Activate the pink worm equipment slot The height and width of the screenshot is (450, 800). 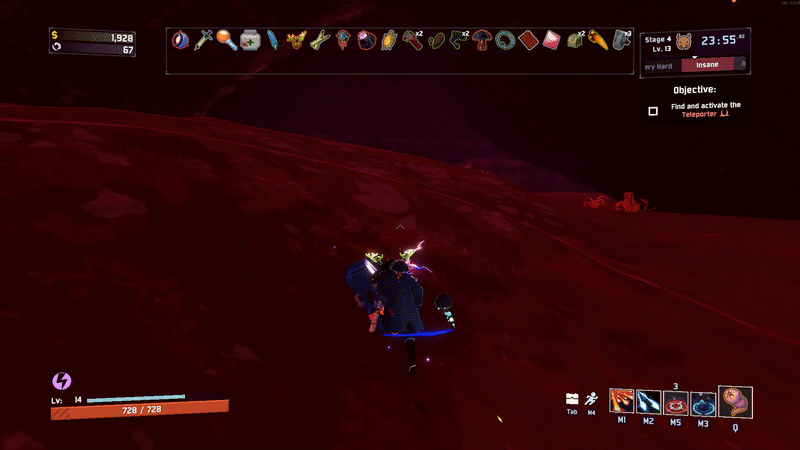click(x=735, y=401)
